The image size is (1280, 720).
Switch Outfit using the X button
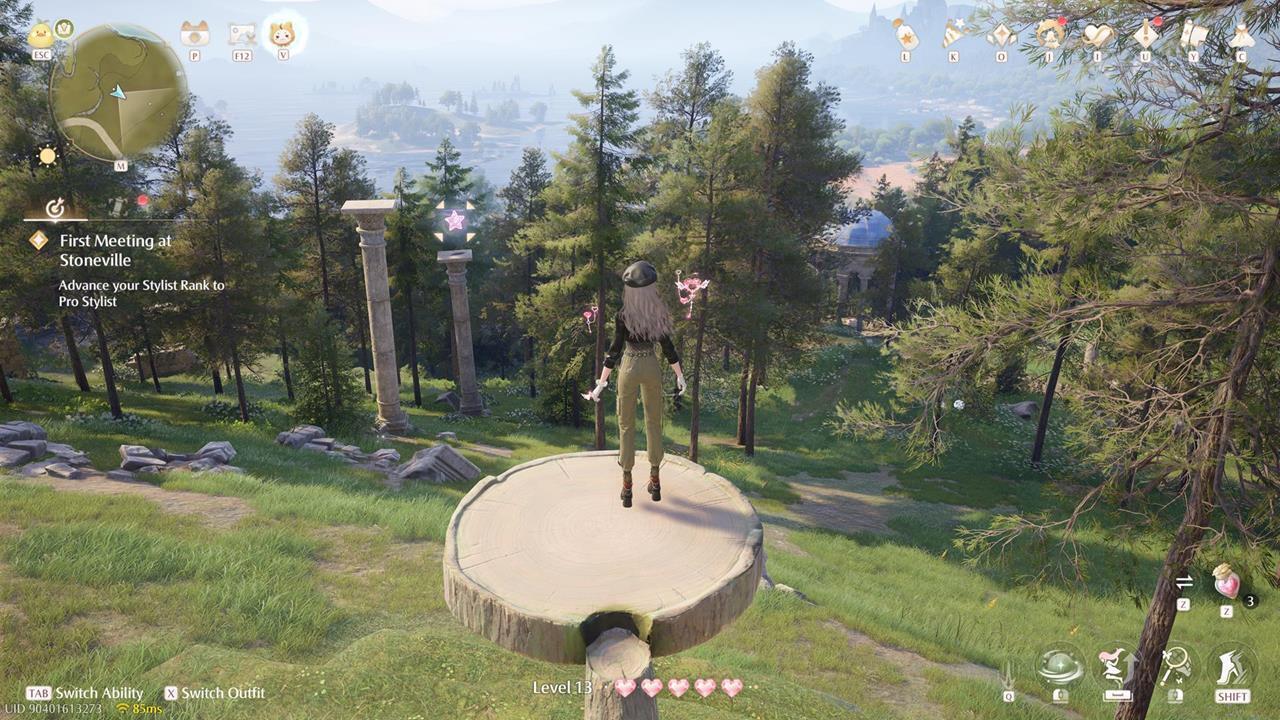(172, 692)
